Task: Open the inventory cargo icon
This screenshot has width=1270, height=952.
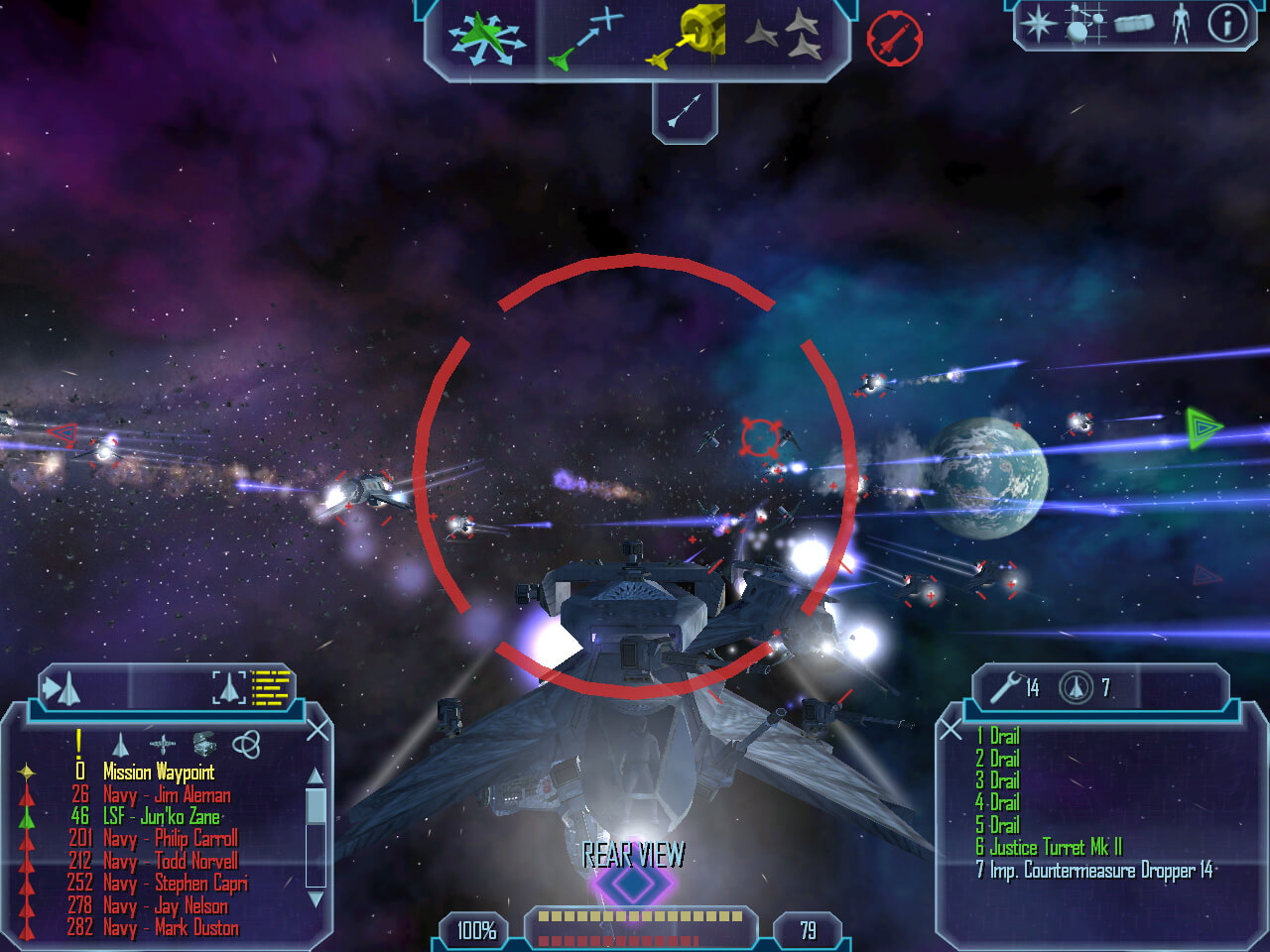Action: pos(1134,23)
